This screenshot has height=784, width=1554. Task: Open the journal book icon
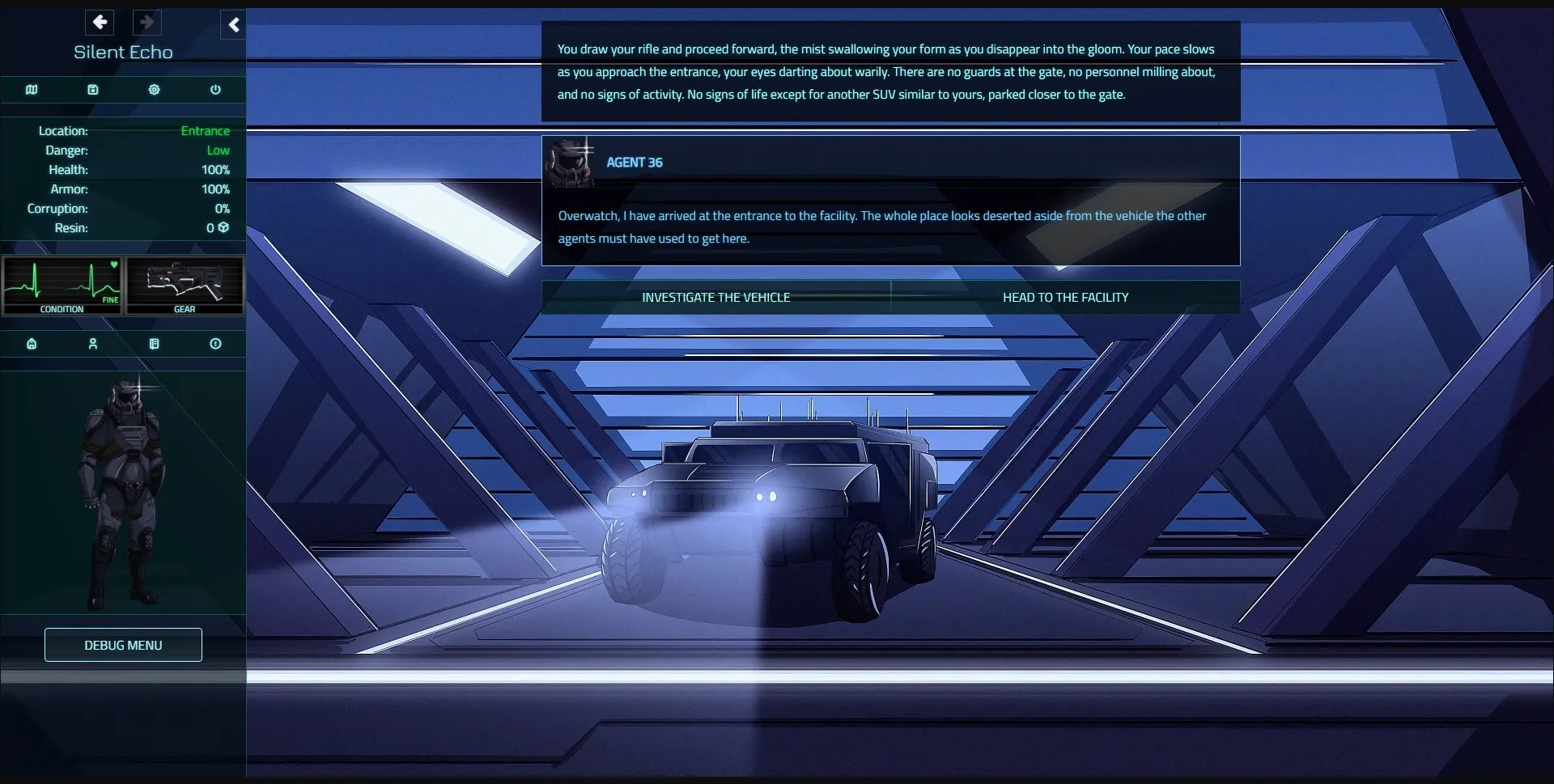click(154, 343)
